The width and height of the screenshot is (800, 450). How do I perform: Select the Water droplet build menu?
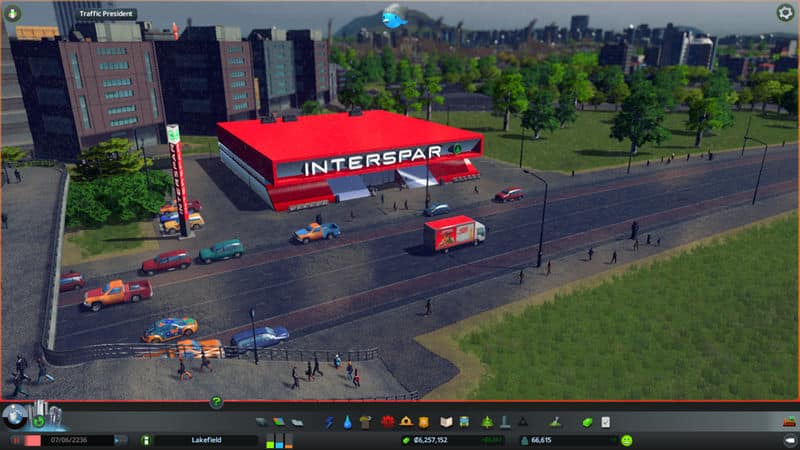(346, 422)
